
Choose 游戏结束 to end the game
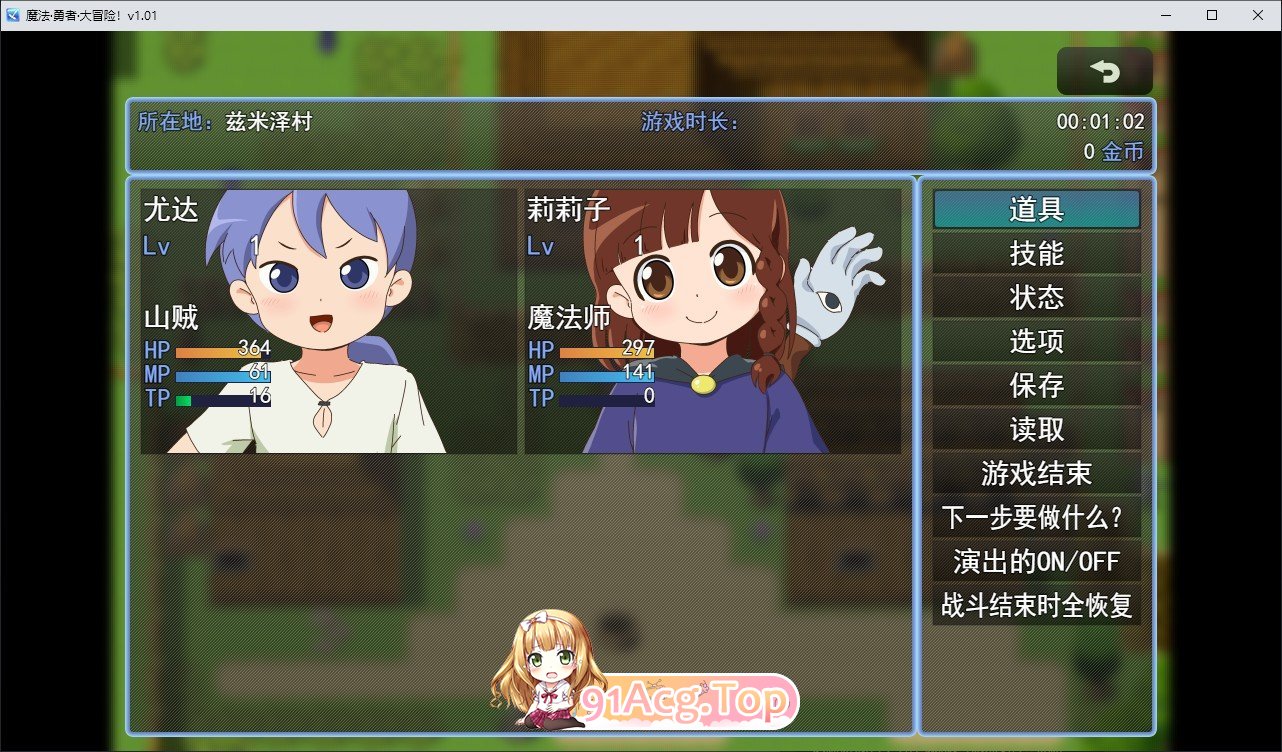coord(1036,473)
